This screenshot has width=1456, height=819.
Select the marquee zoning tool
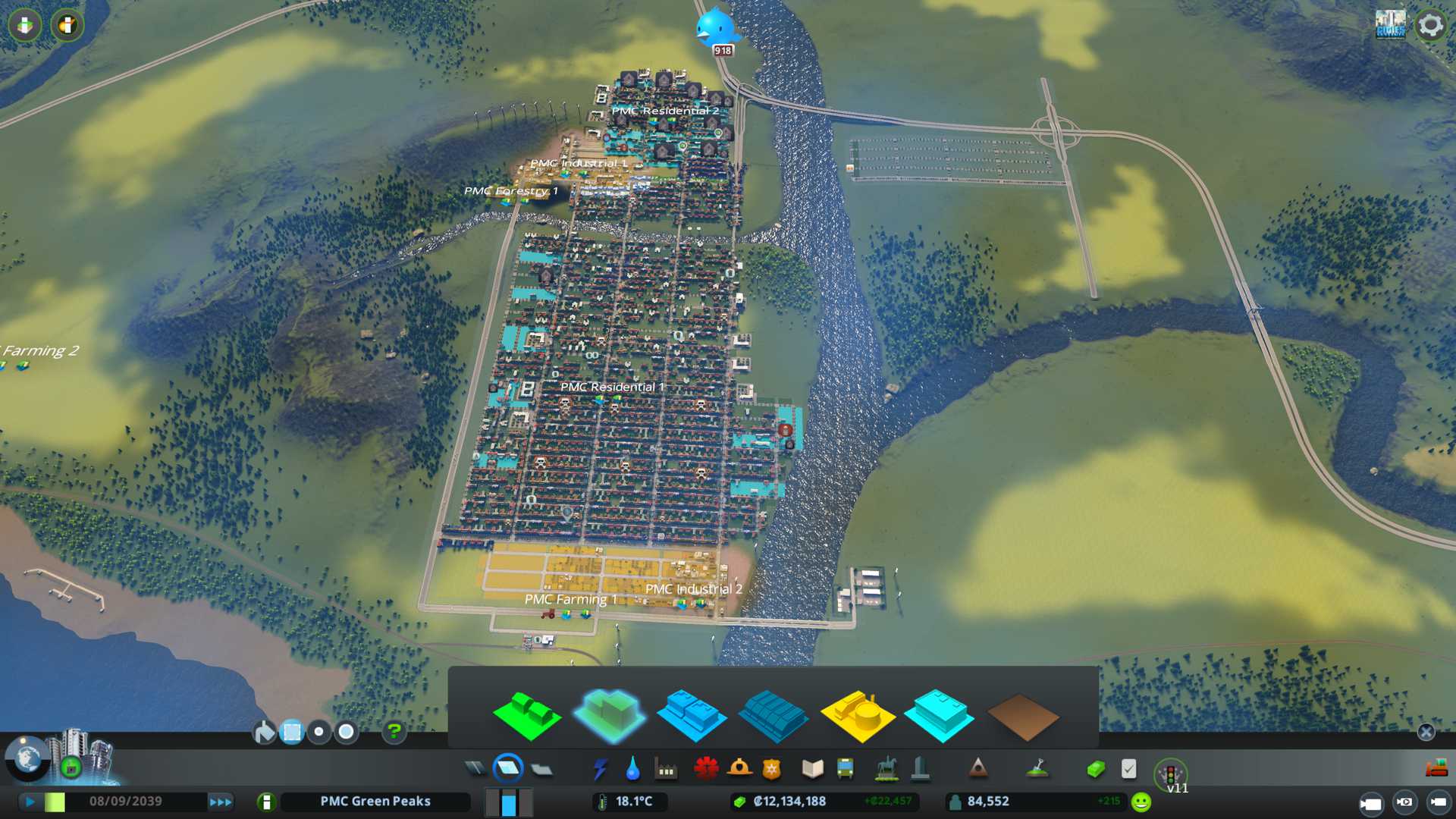[291, 732]
